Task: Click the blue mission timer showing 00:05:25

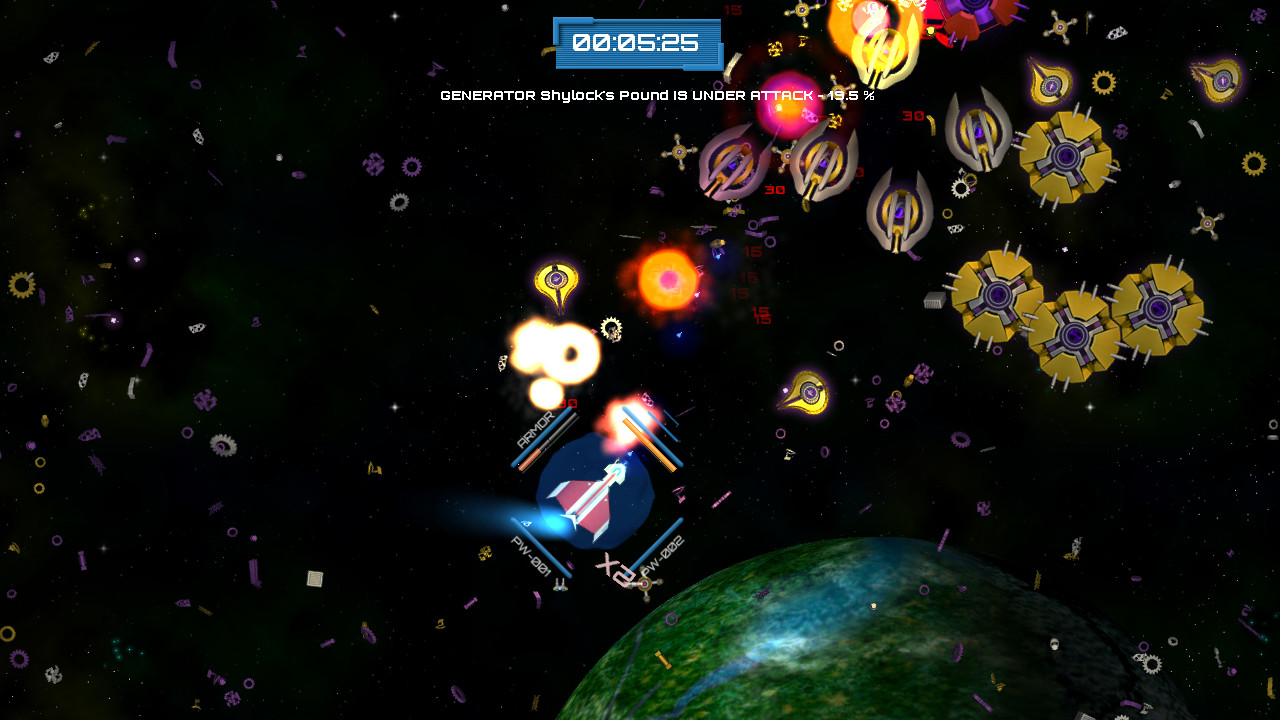Action: tap(637, 43)
